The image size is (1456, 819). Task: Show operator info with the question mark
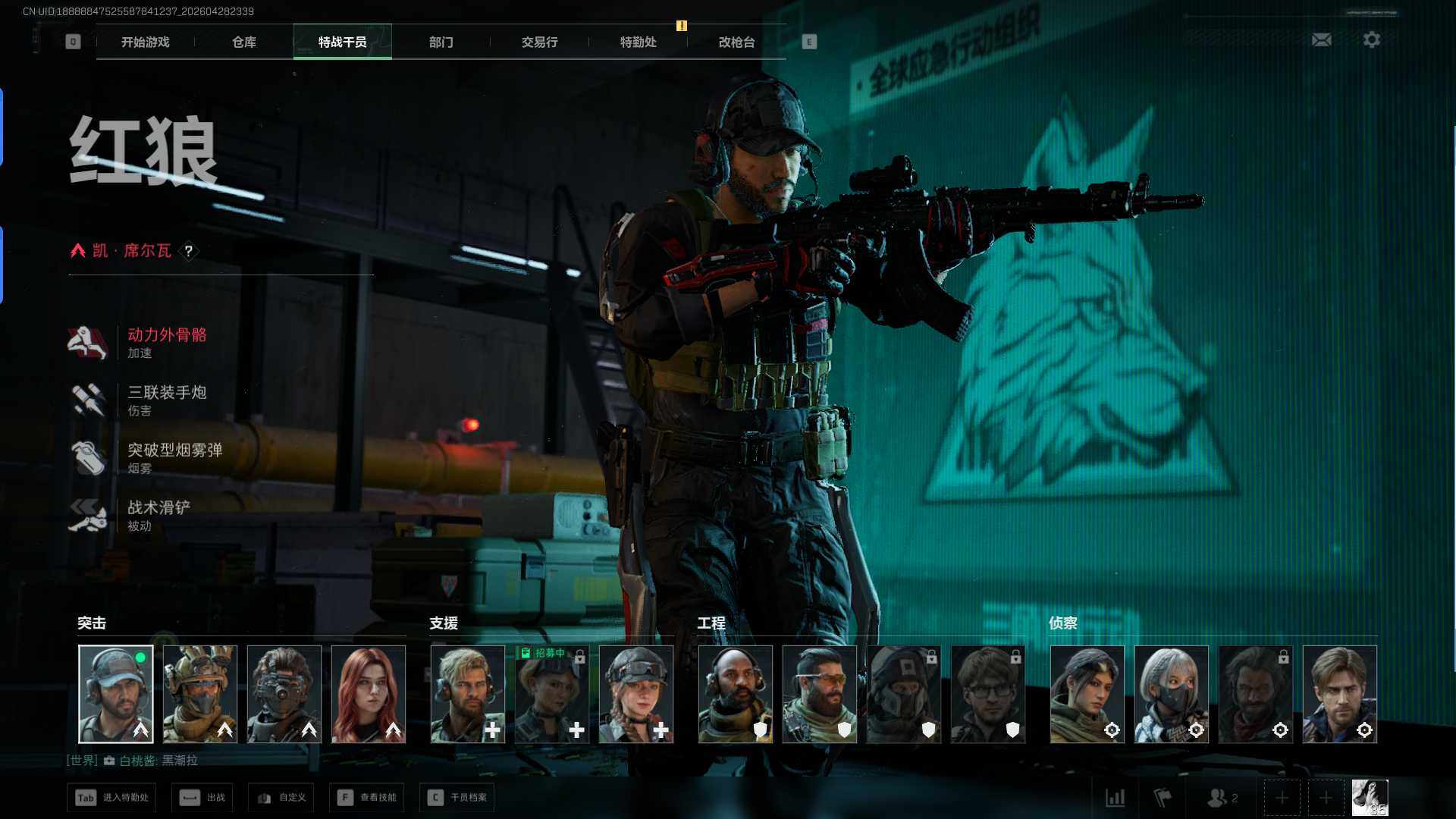pyautogui.click(x=189, y=251)
